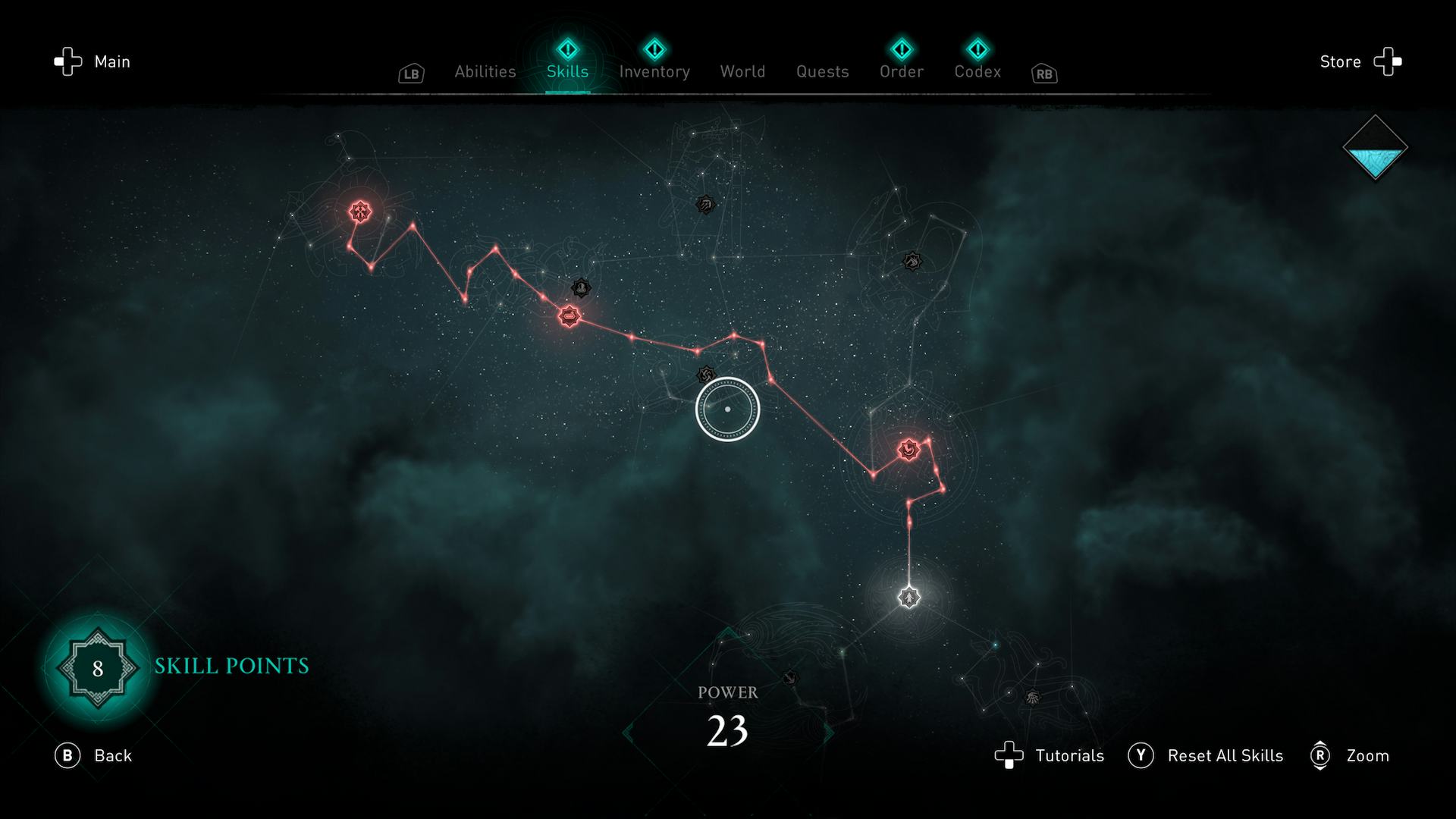This screenshot has height=819, width=1456.
Task: Switch to the Inventory tab
Action: pyautogui.click(x=654, y=71)
